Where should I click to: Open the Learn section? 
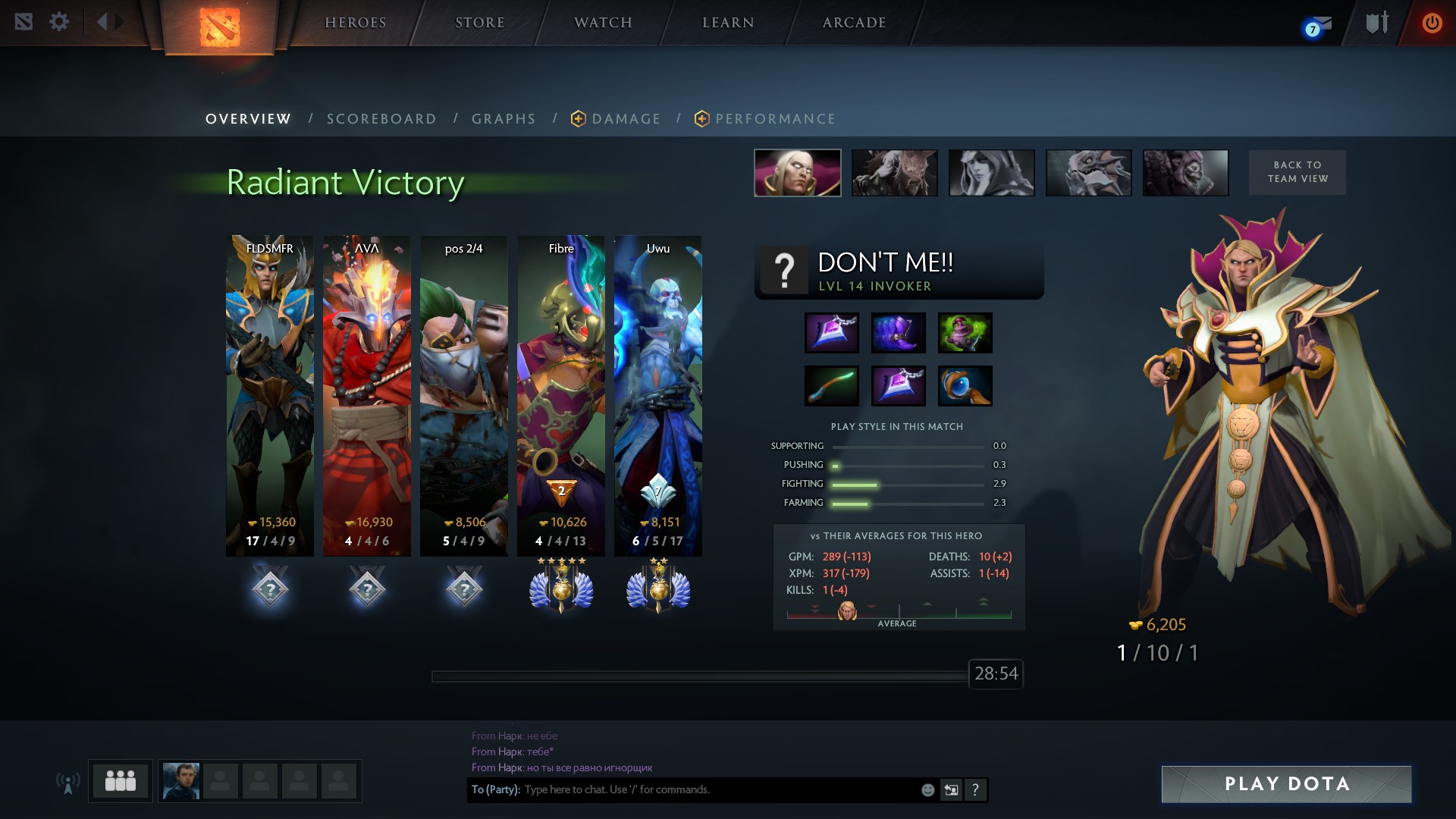(728, 23)
